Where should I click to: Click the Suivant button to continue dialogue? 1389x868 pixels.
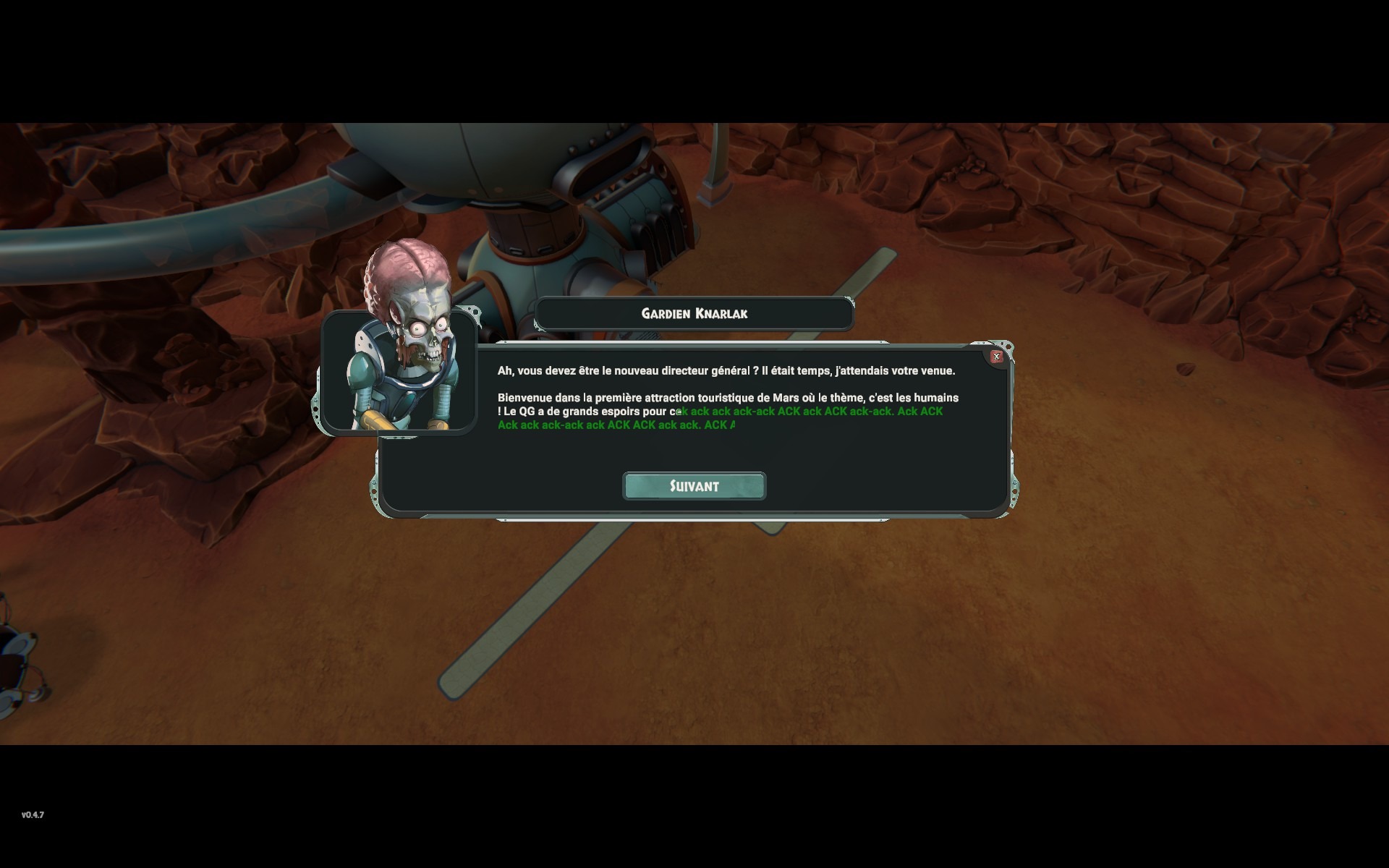(694, 486)
